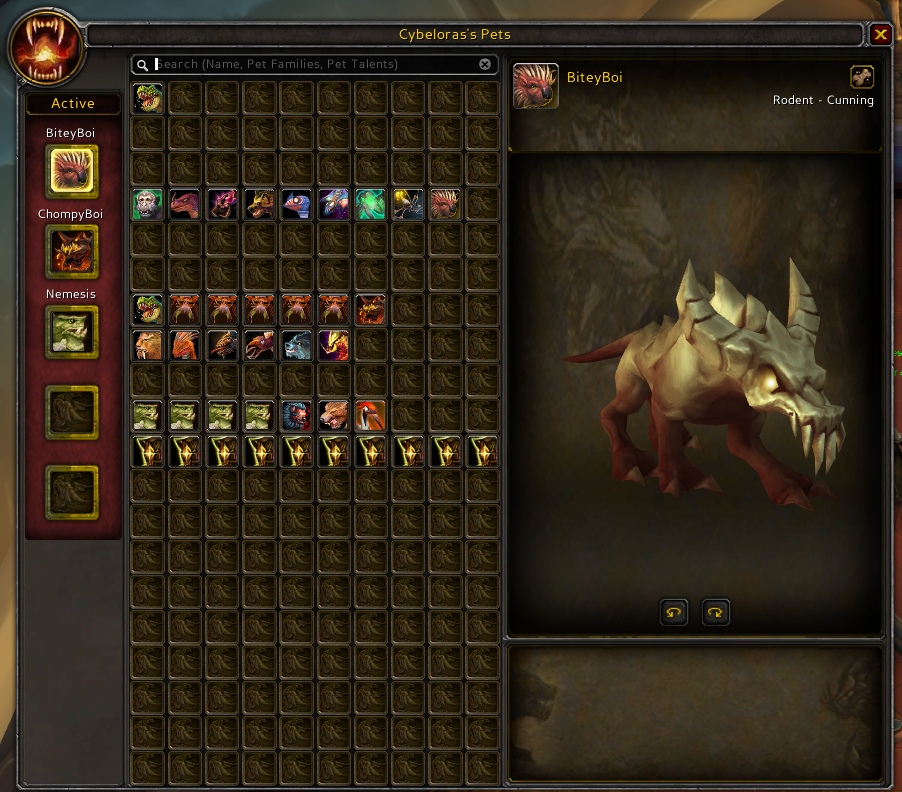902x792 pixels.
Task: Choose the white gorilla pet icon
Action: point(148,204)
